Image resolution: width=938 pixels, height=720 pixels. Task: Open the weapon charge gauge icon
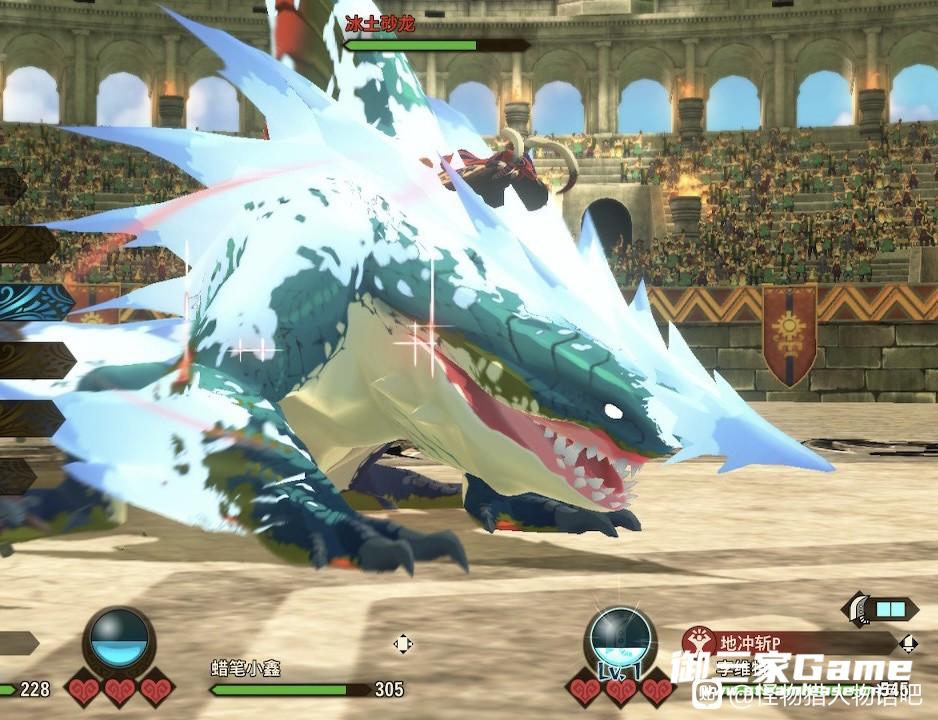pyautogui.click(x=881, y=608)
